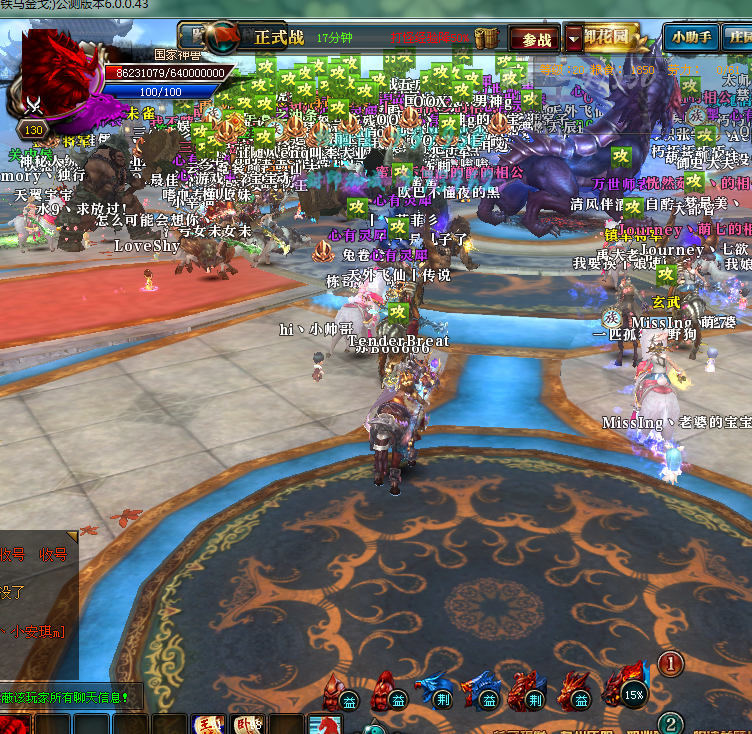Toggle the crossed swords combat mode icon
The image size is (752, 734).
[x=34, y=105]
